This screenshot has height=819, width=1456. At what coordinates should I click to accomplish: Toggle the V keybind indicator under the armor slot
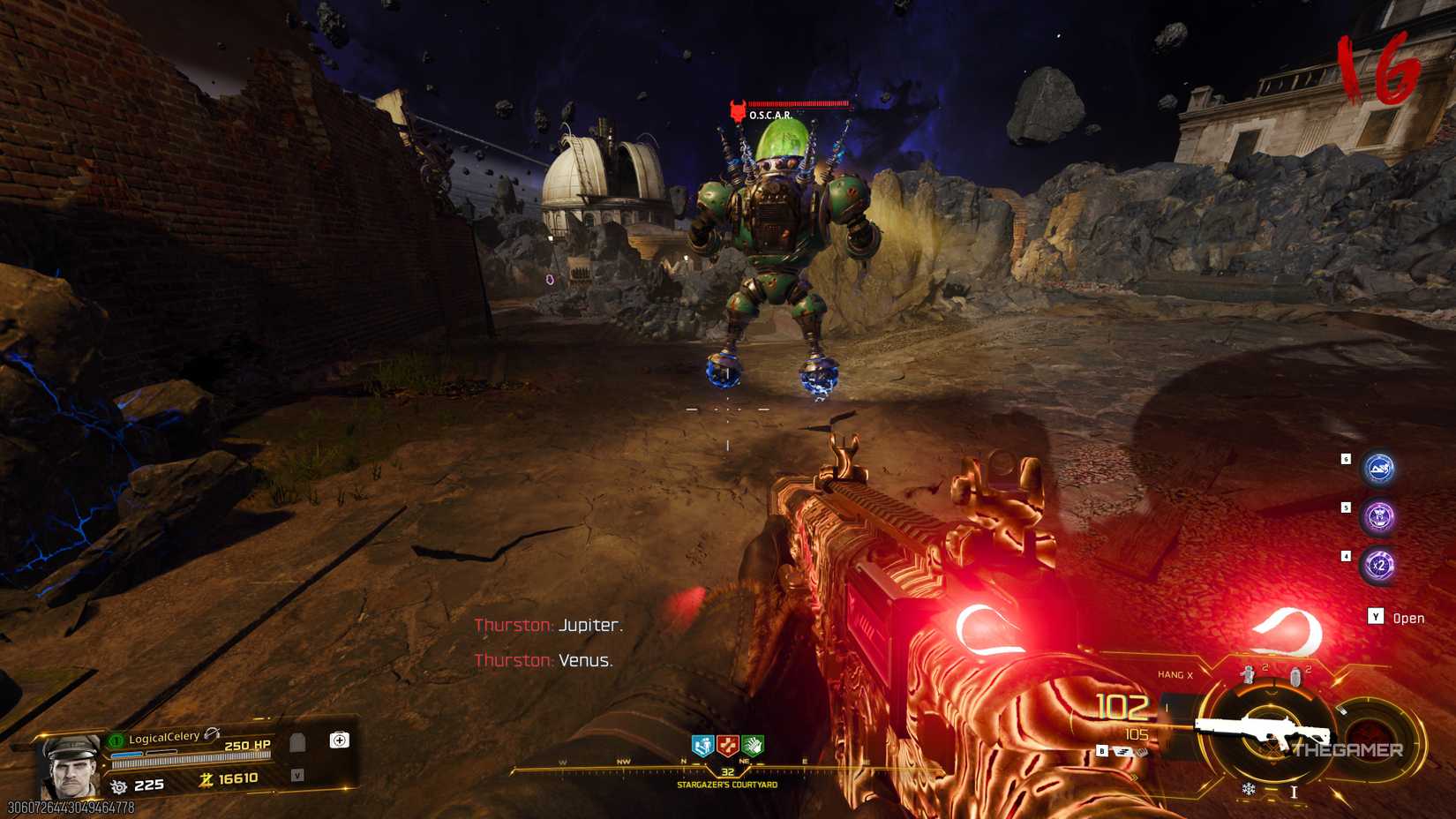point(298,774)
